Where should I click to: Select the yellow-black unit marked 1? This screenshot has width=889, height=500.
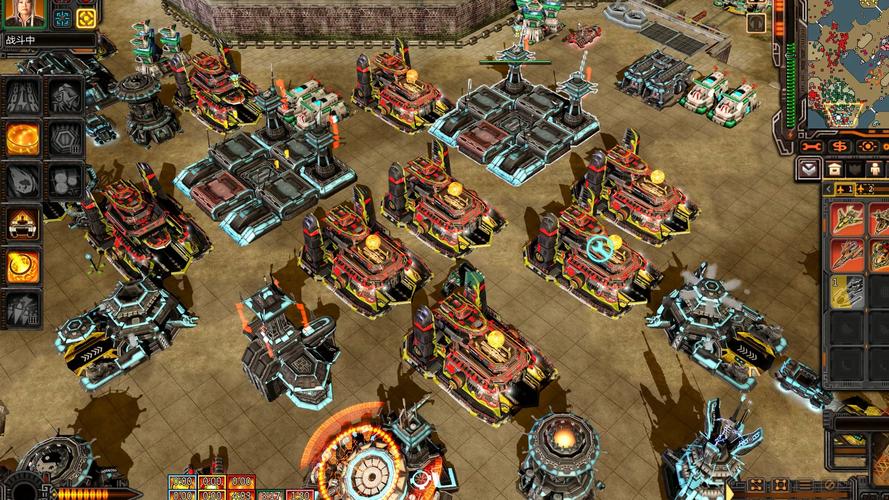tap(848, 290)
